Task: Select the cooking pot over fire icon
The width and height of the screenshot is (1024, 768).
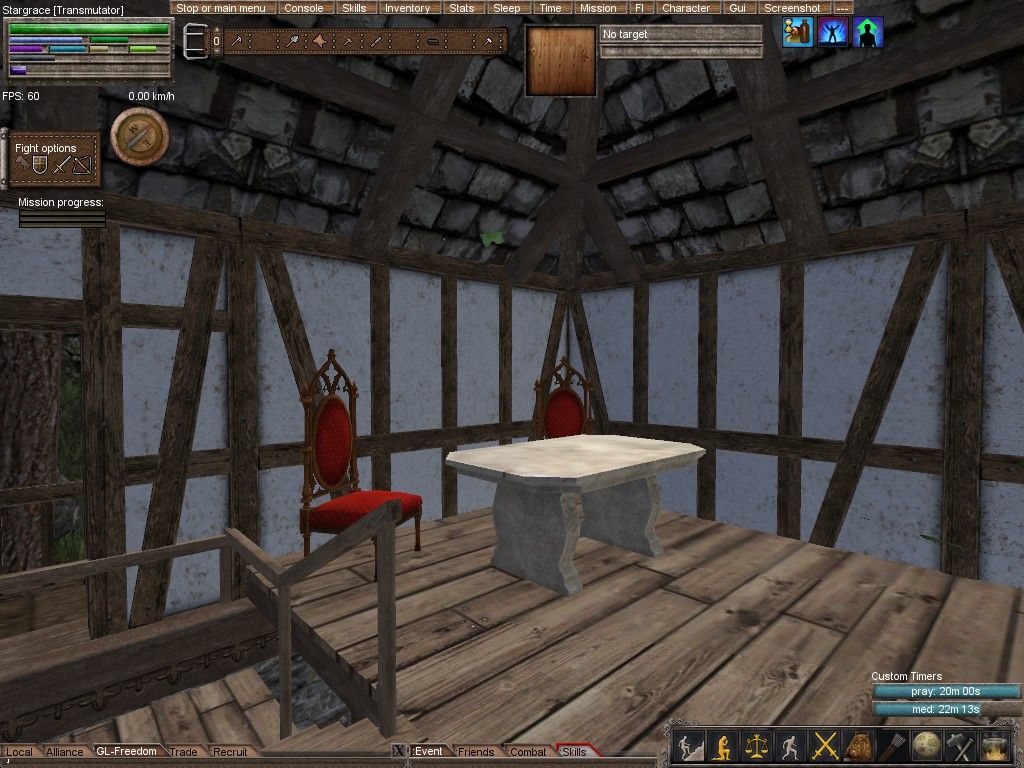Action: pos(995,746)
